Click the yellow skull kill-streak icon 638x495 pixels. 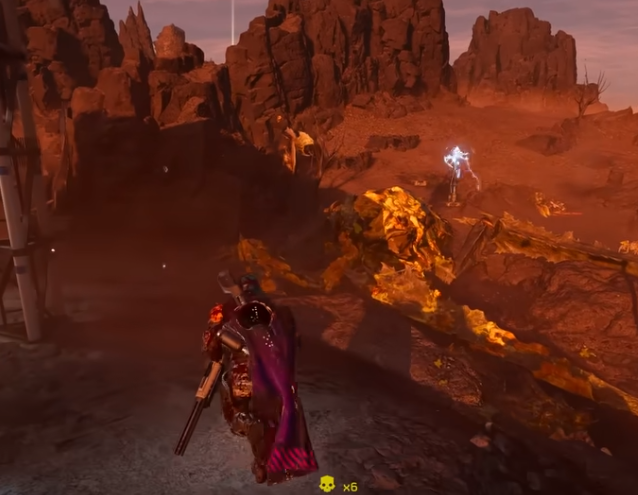(x=327, y=484)
